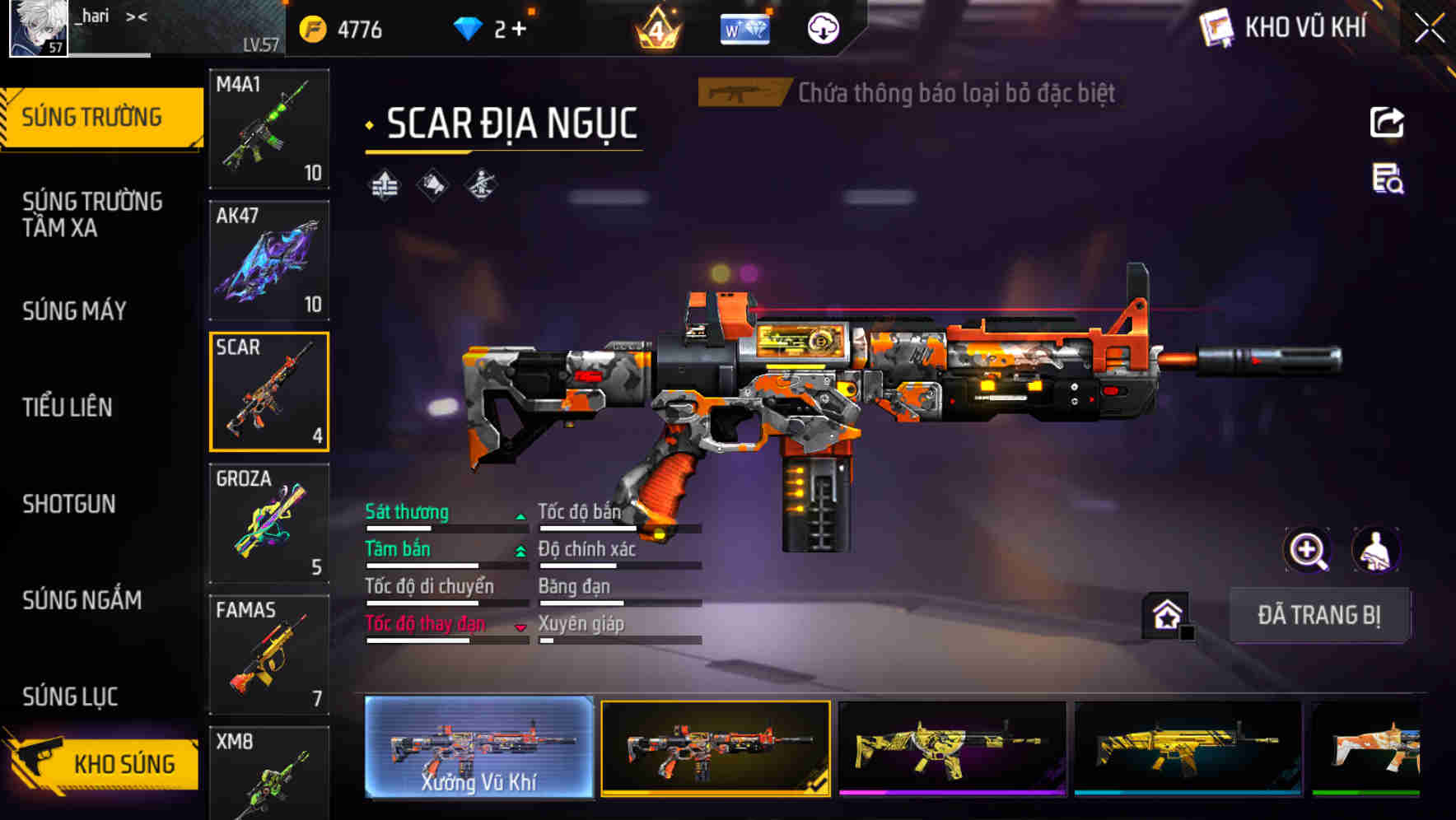Toggle the equipped state via ĐÃ TRANG BỊ
This screenshot has width=1456, height=820.
point(1319,615)
